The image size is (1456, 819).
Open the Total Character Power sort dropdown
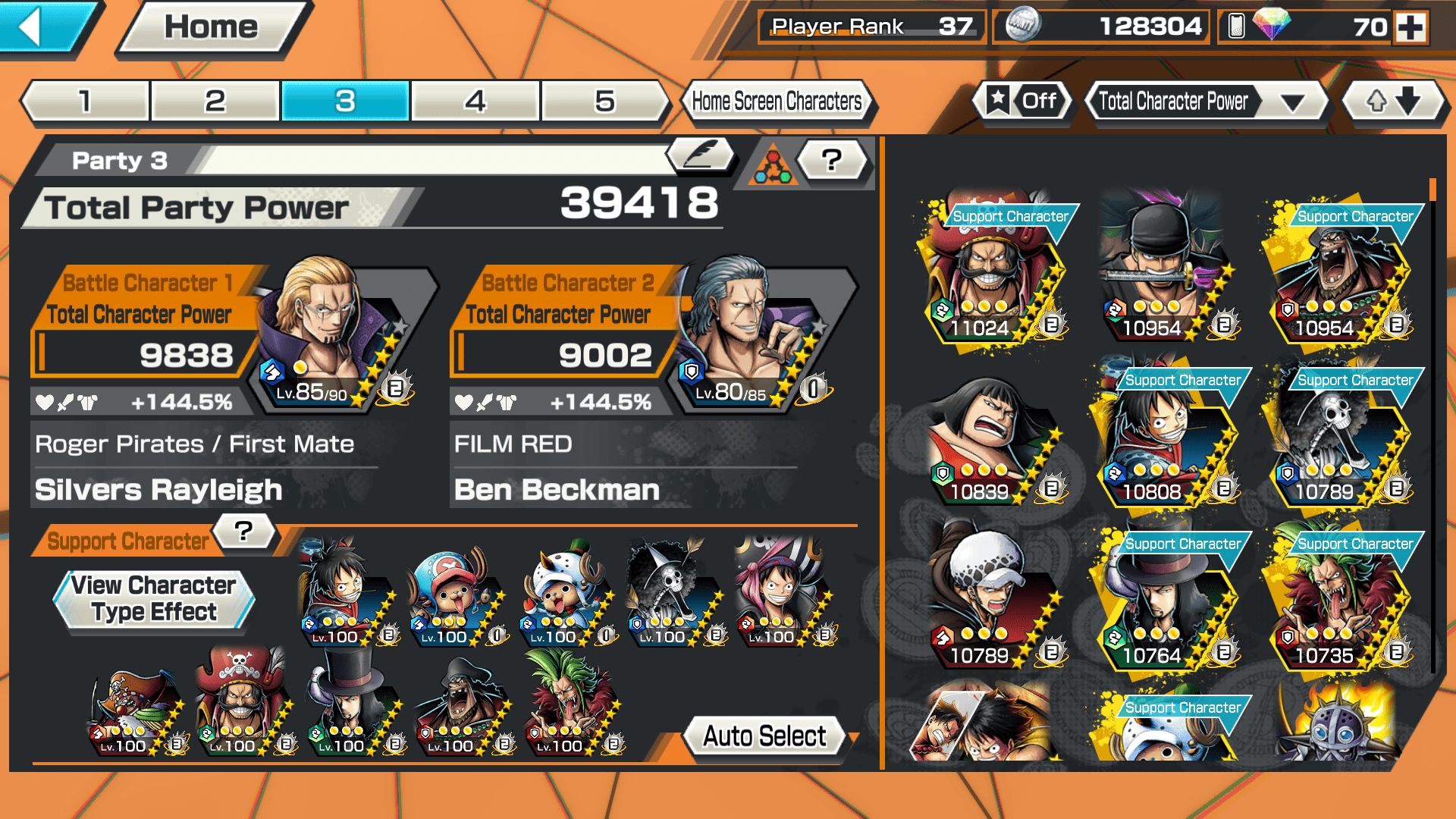[1207, 101]
